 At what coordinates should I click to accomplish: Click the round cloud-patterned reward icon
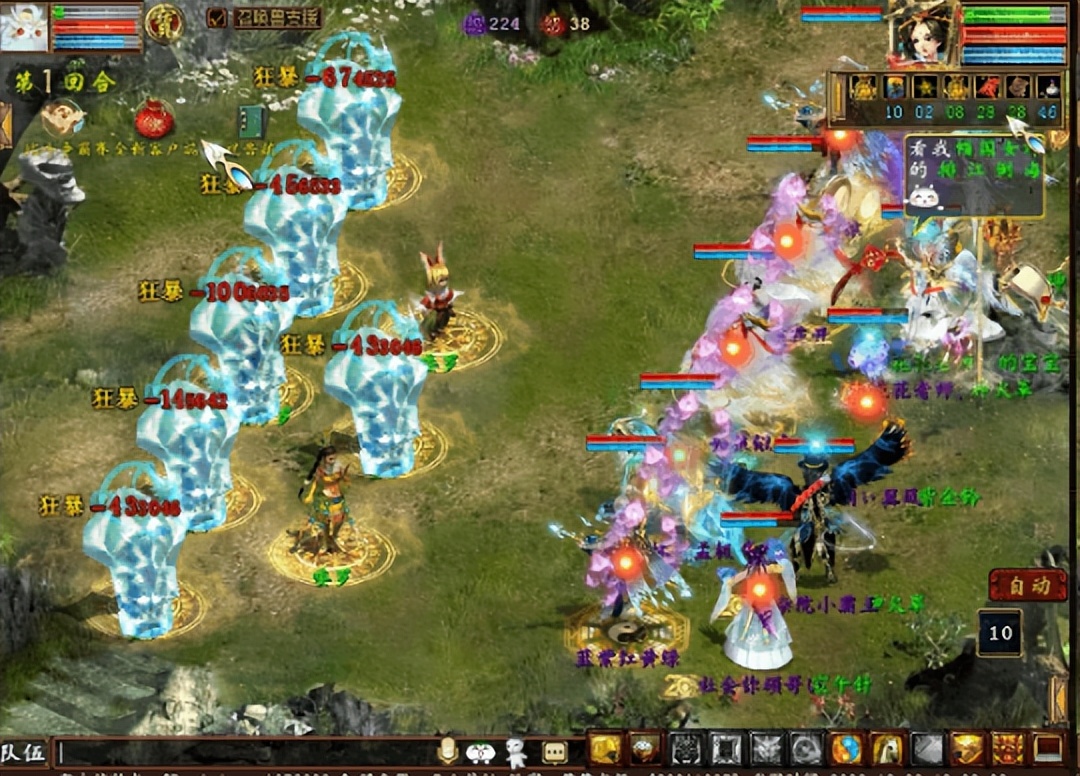tap(63, 118)
